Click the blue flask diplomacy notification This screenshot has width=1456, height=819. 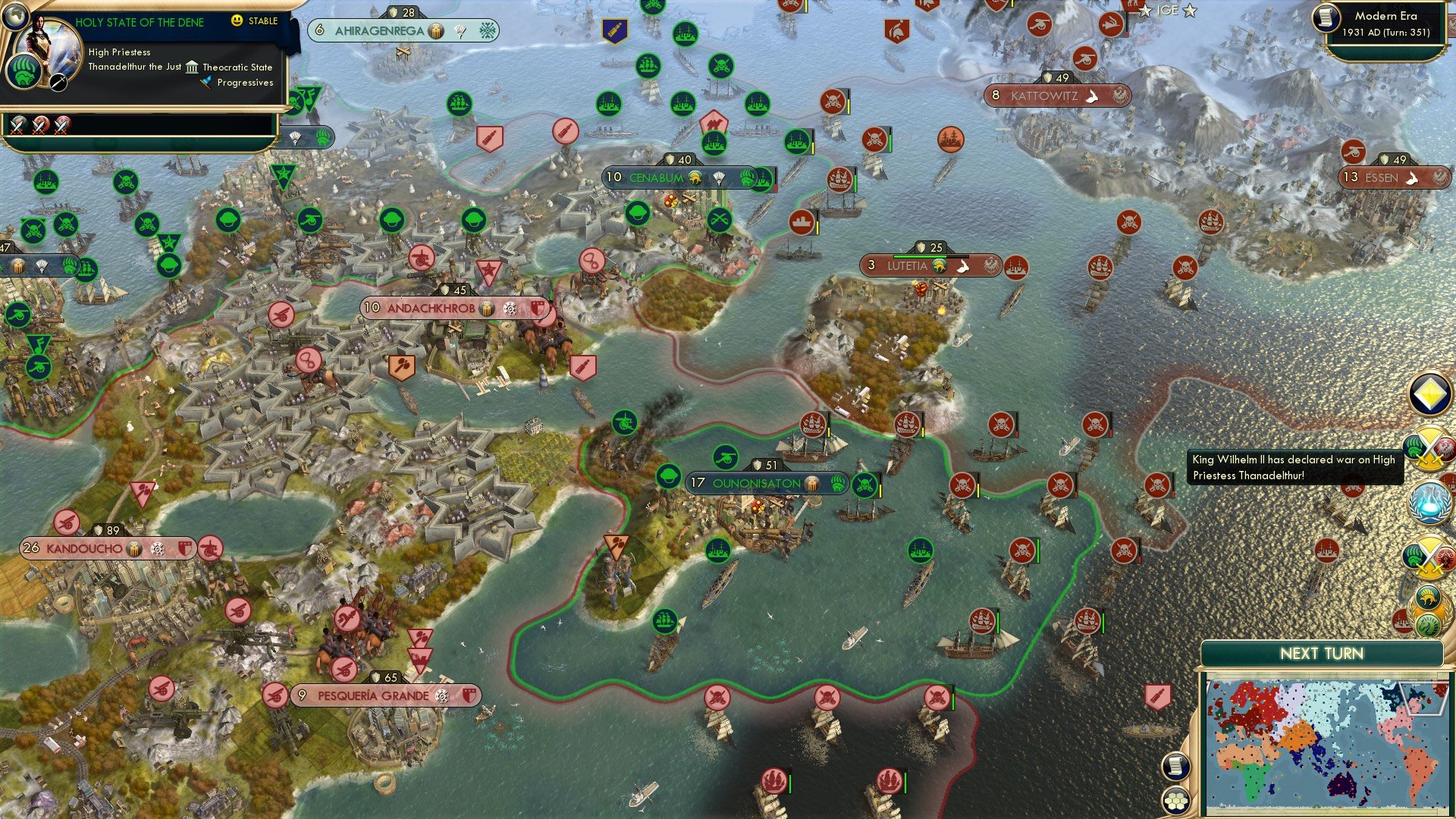click(x=1429, y=500)
